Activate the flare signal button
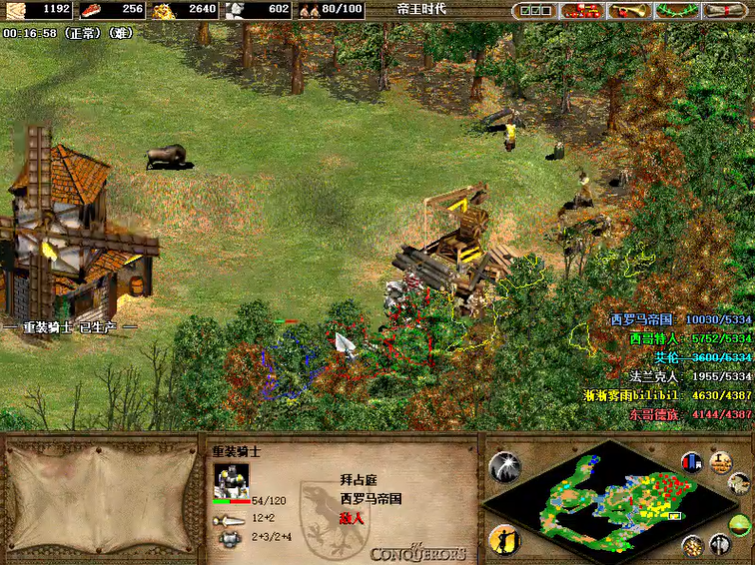This screenshot has width=755, height=565. (505, 467)
